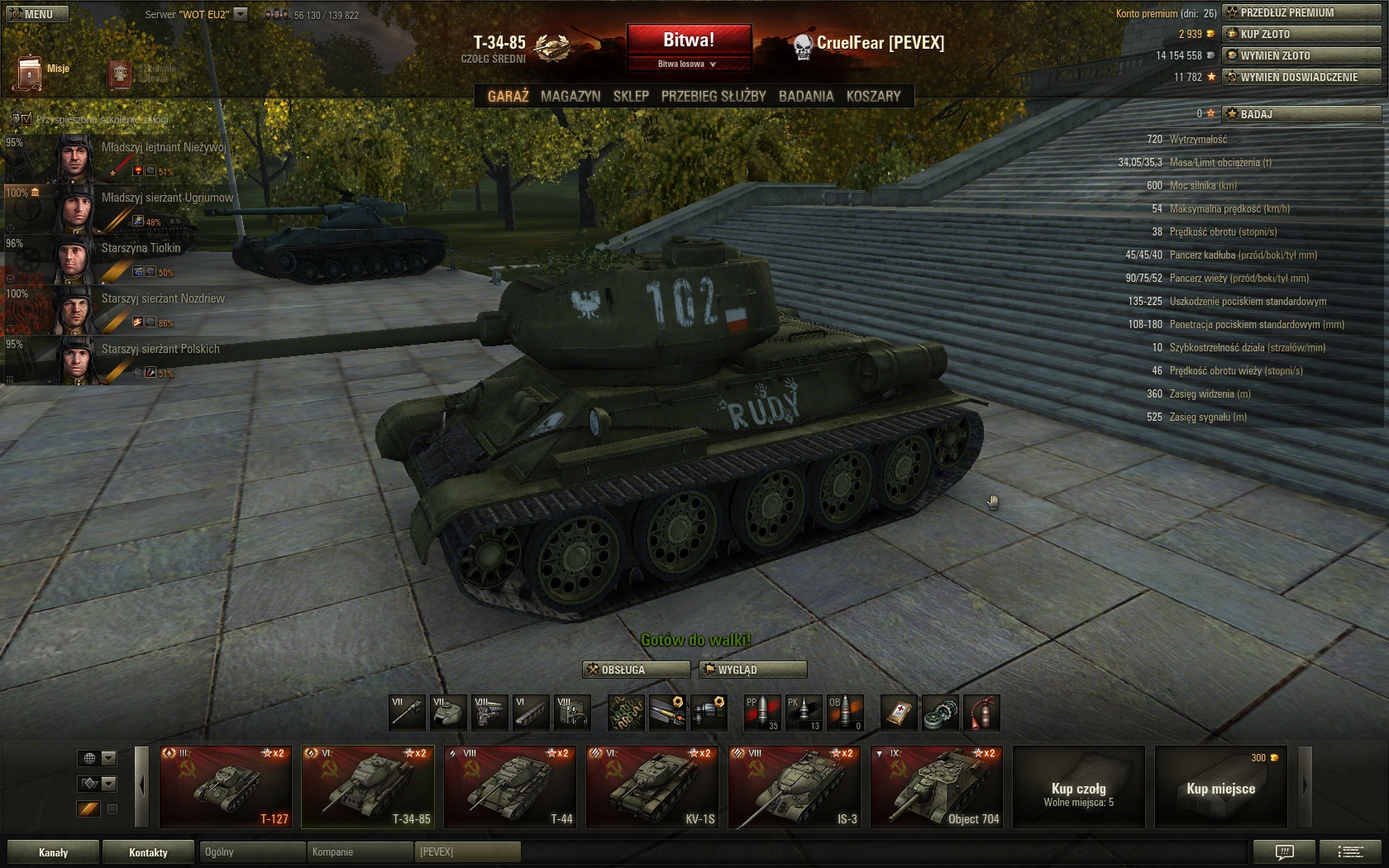Viewport: 1389px width, 868px height.
Task: Click the KUP ZŁOTO button
Action: tap(1301, 34)
